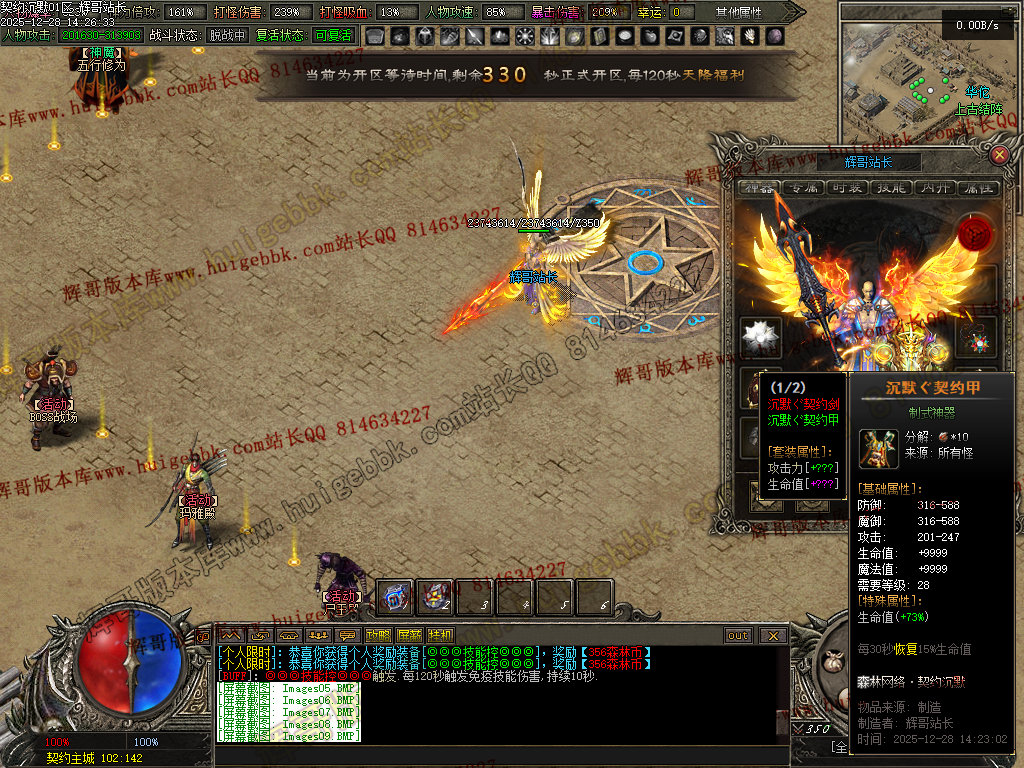Click the 脱战中 combat status button
This screenshot has width=1024, height=768.
(226, 35)
